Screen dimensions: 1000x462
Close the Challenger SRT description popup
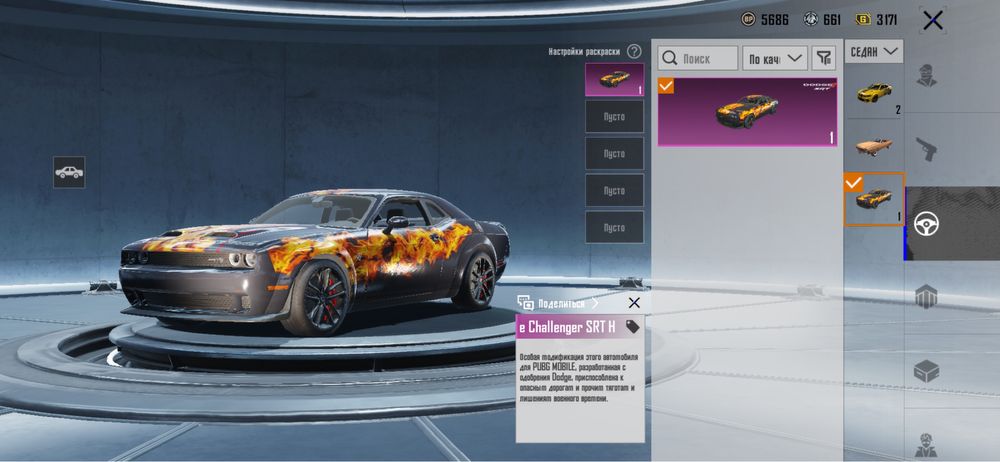[x=634, y=302]
